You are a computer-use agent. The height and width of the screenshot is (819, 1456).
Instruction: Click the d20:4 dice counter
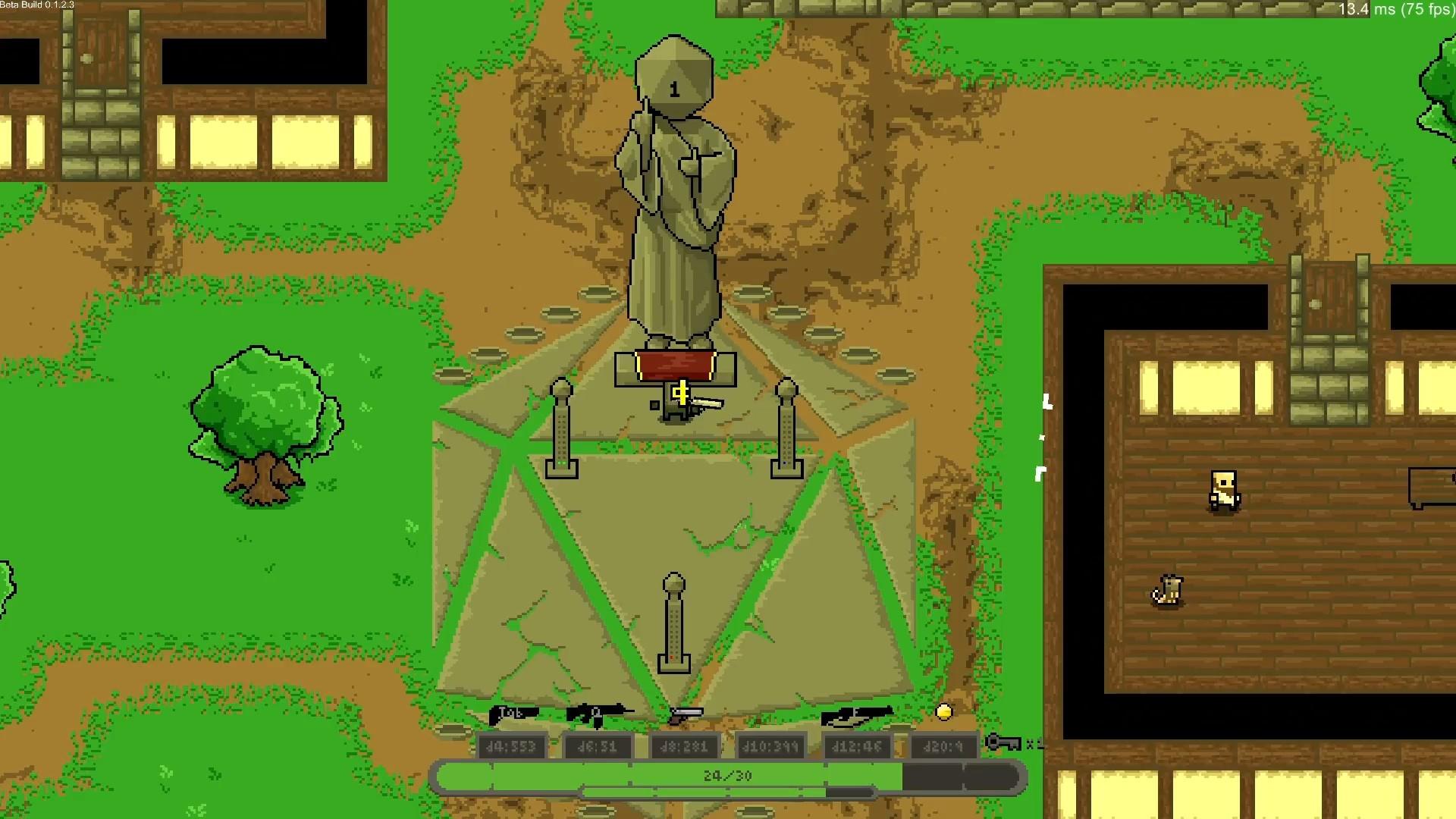943,746
